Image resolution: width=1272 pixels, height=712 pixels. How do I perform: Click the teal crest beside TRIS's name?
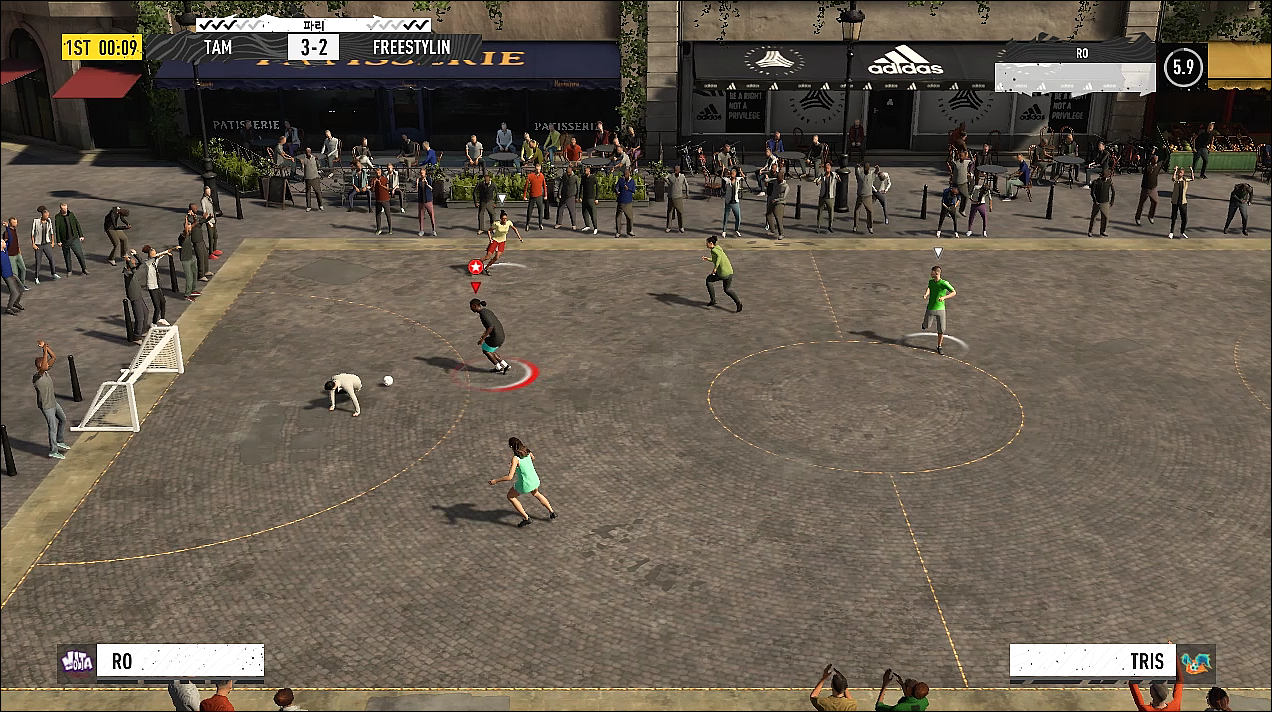tap(1195, 662)
